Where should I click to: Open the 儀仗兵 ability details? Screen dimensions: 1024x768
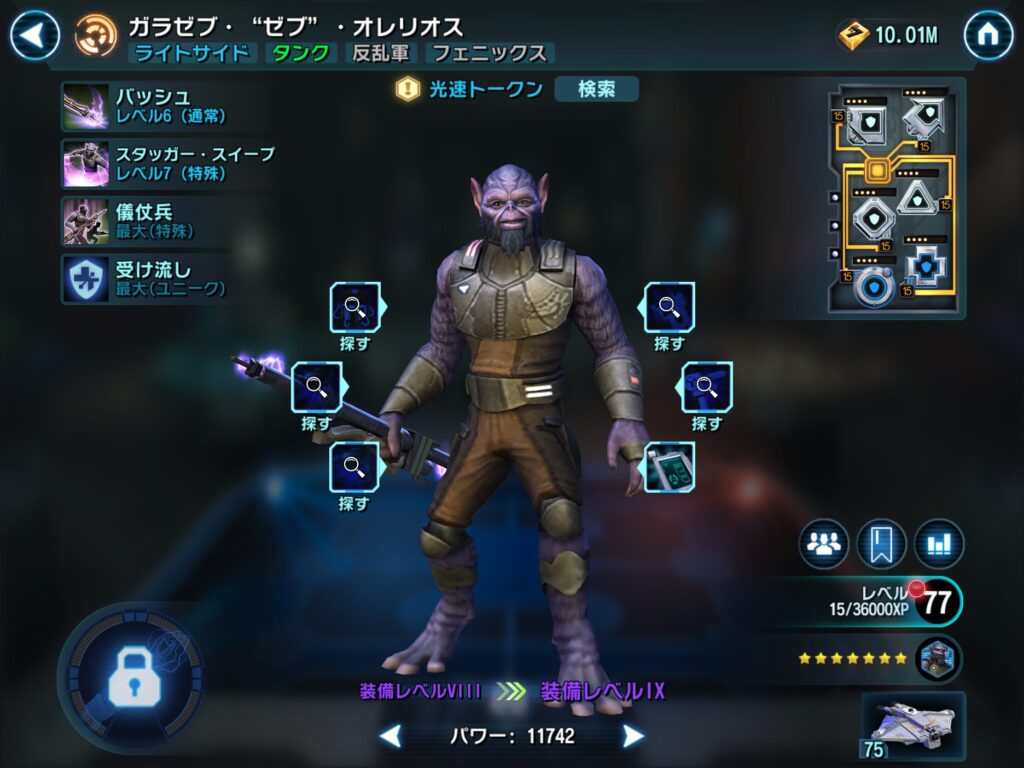coord(86,220)
